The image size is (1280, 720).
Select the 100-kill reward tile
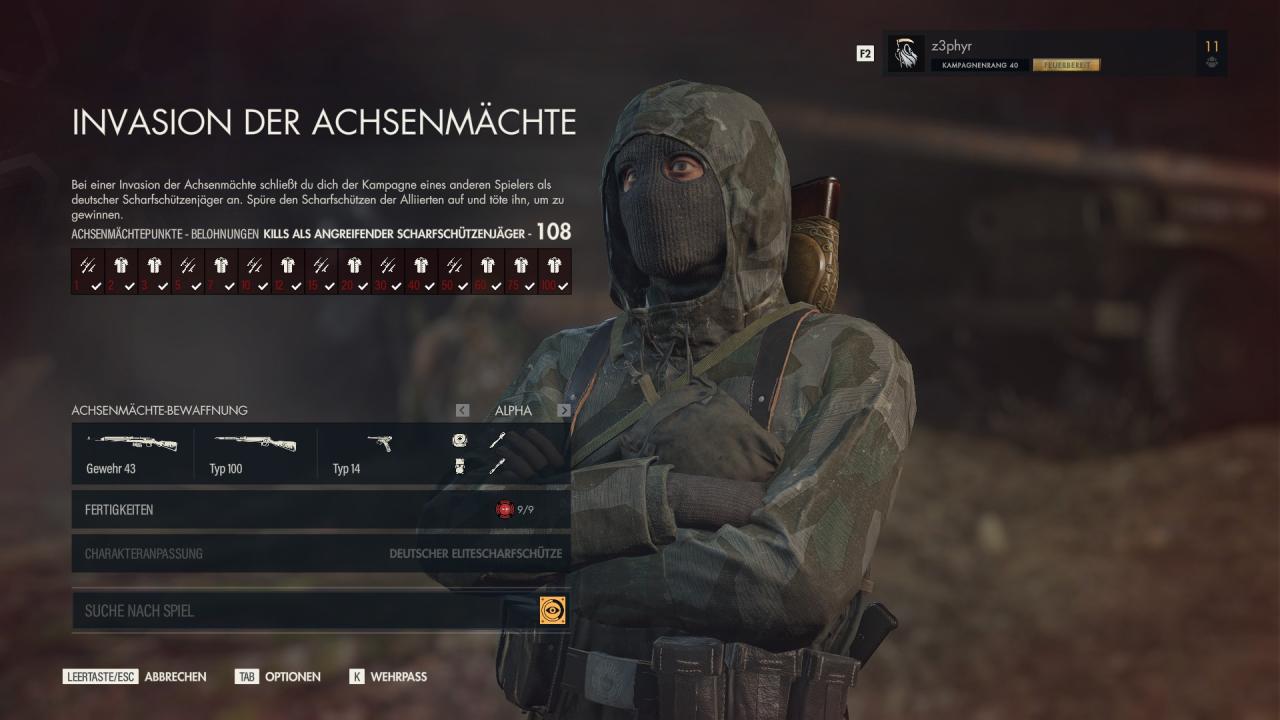tap(555, 272)
